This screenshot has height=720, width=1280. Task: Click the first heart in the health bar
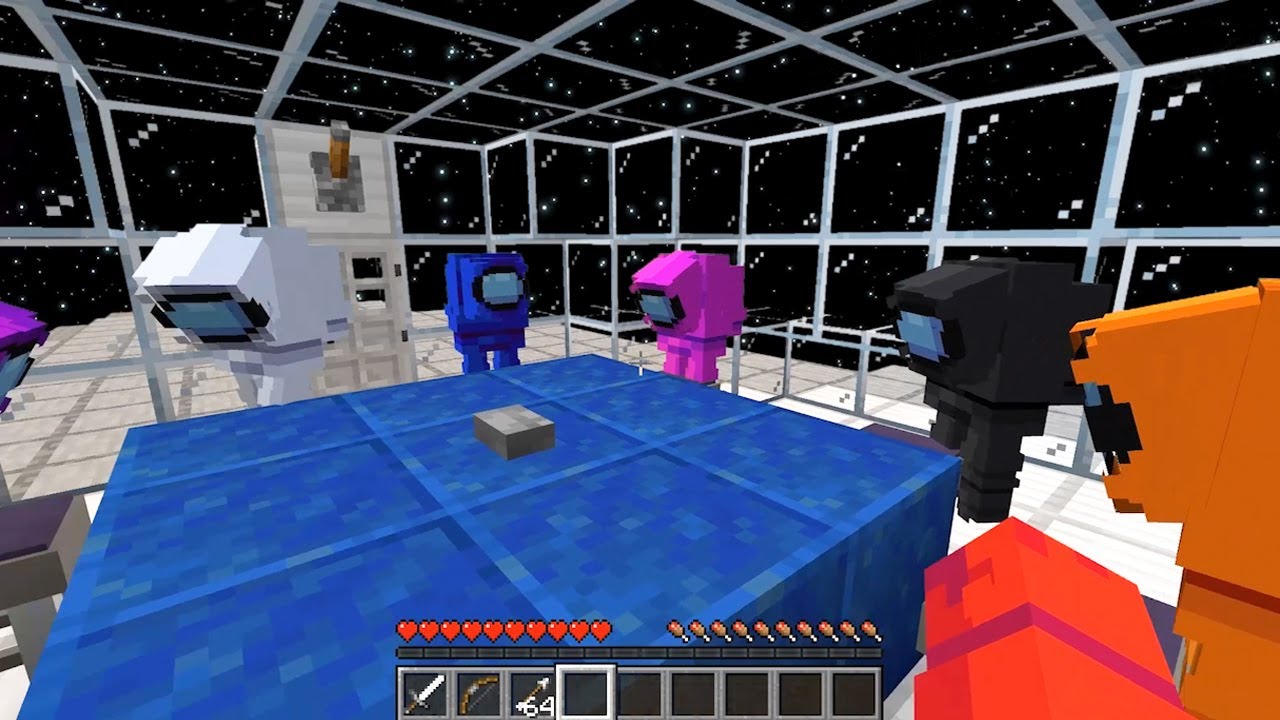click(406, 628)
